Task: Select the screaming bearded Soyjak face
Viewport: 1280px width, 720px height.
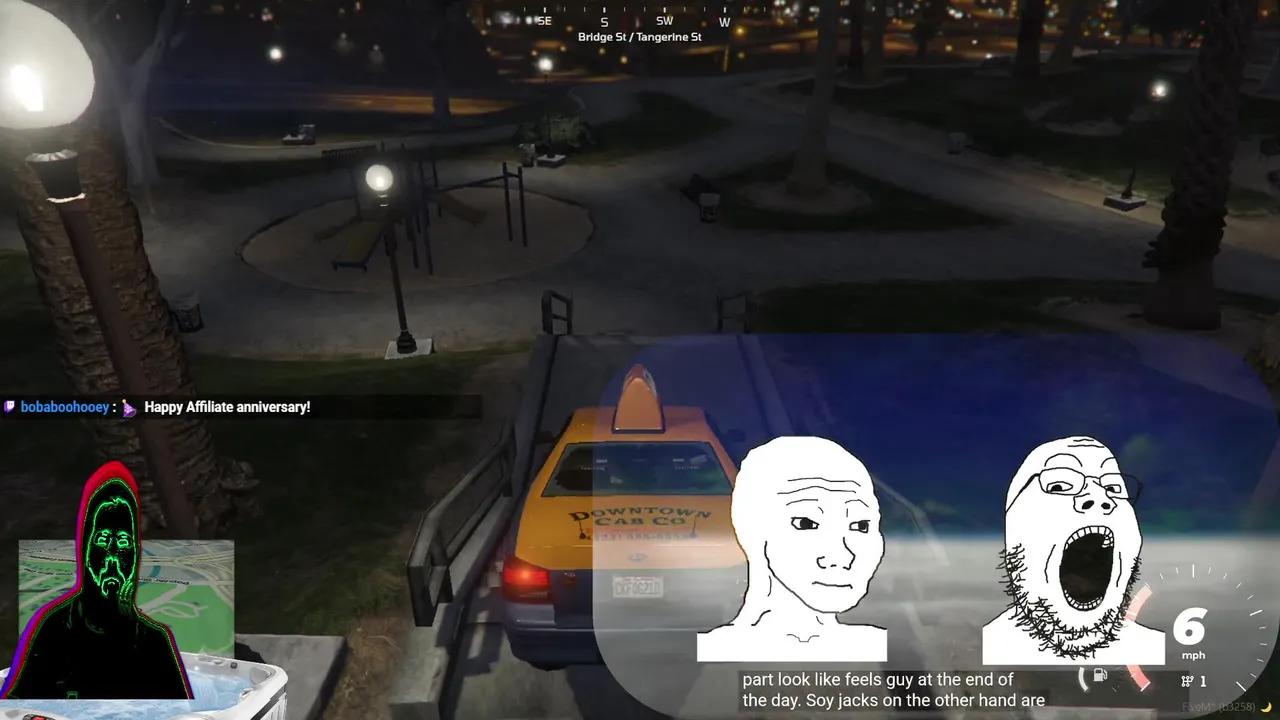Action: 1075,530
